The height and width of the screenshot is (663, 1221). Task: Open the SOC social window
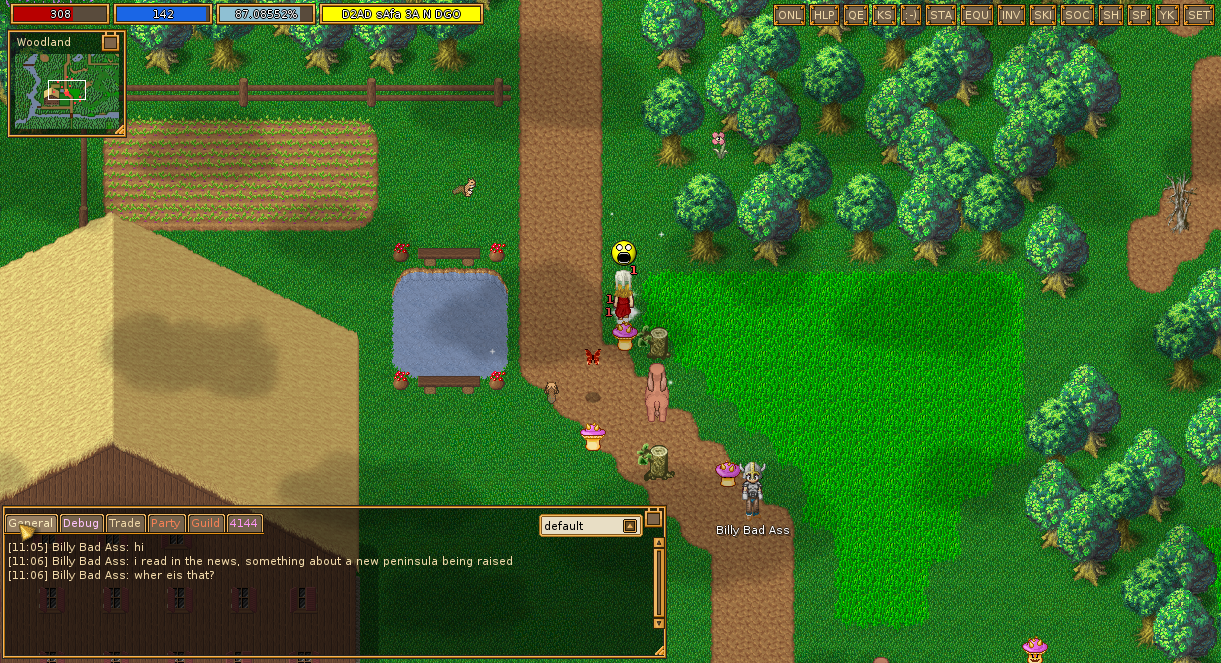point(1077,15)
